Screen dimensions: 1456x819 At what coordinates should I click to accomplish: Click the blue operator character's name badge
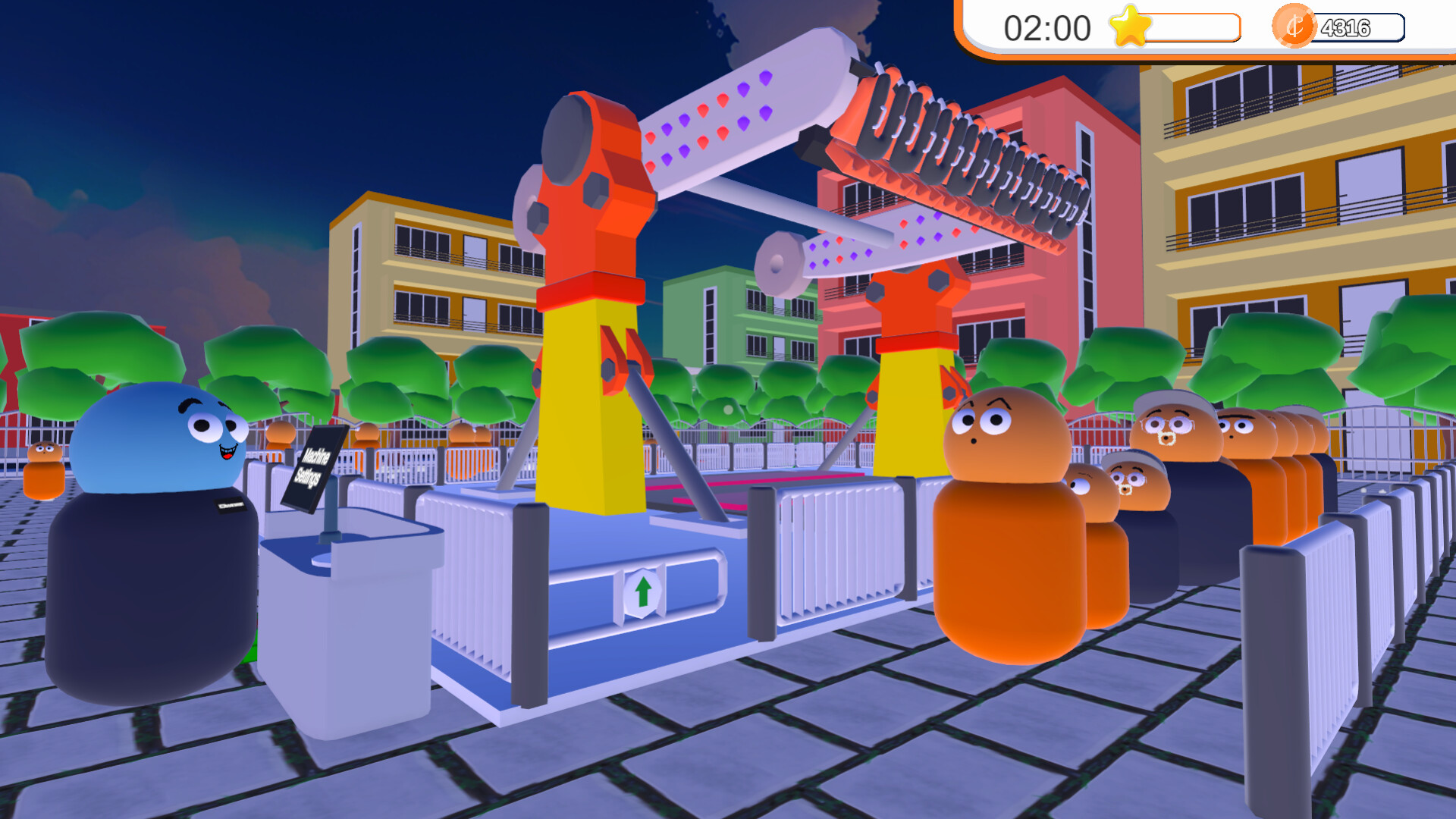pyautogui.click(x=231, y=504)
